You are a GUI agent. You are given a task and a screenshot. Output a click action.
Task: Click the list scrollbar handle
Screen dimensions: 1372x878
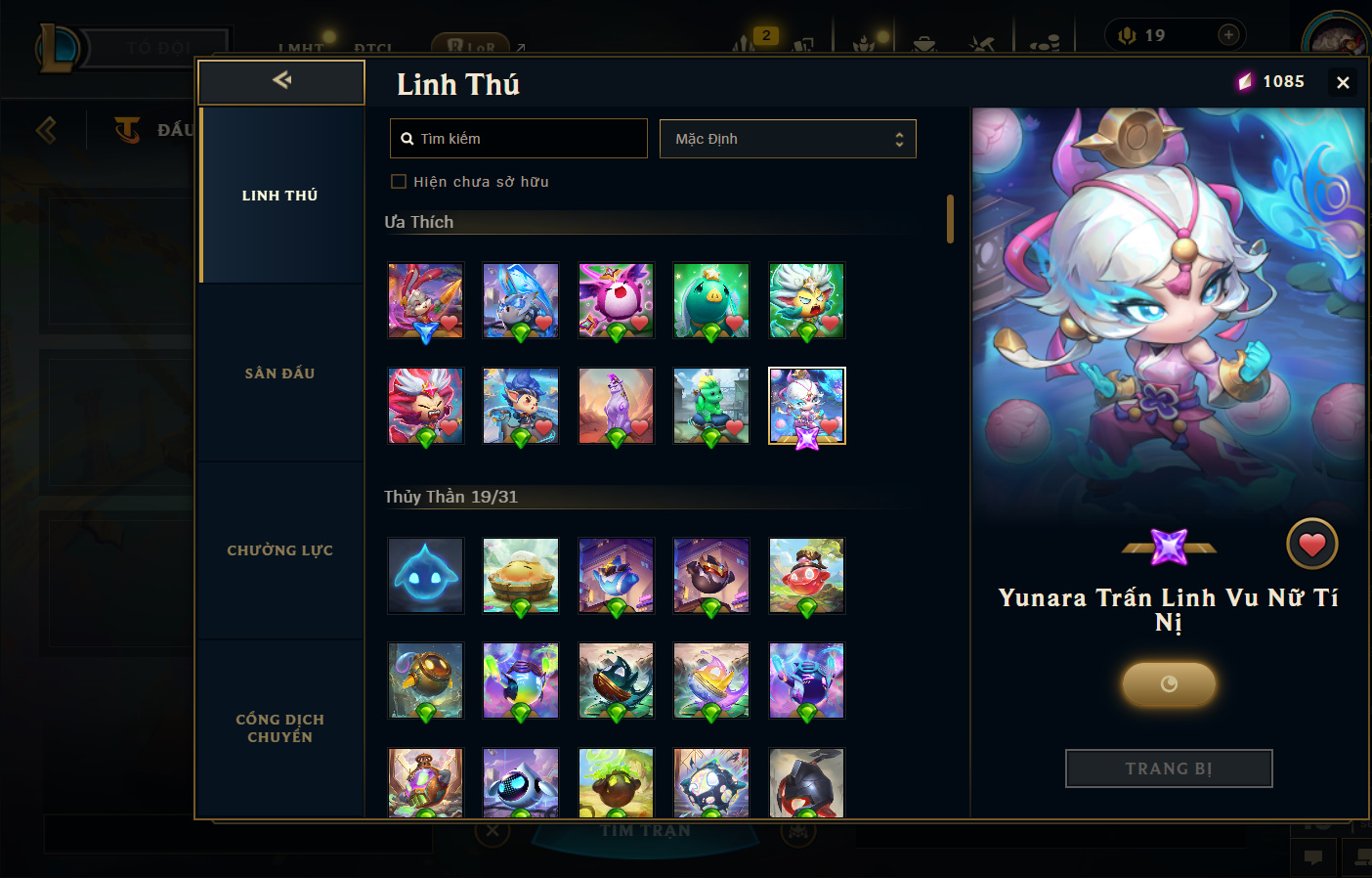coord(950,219)
